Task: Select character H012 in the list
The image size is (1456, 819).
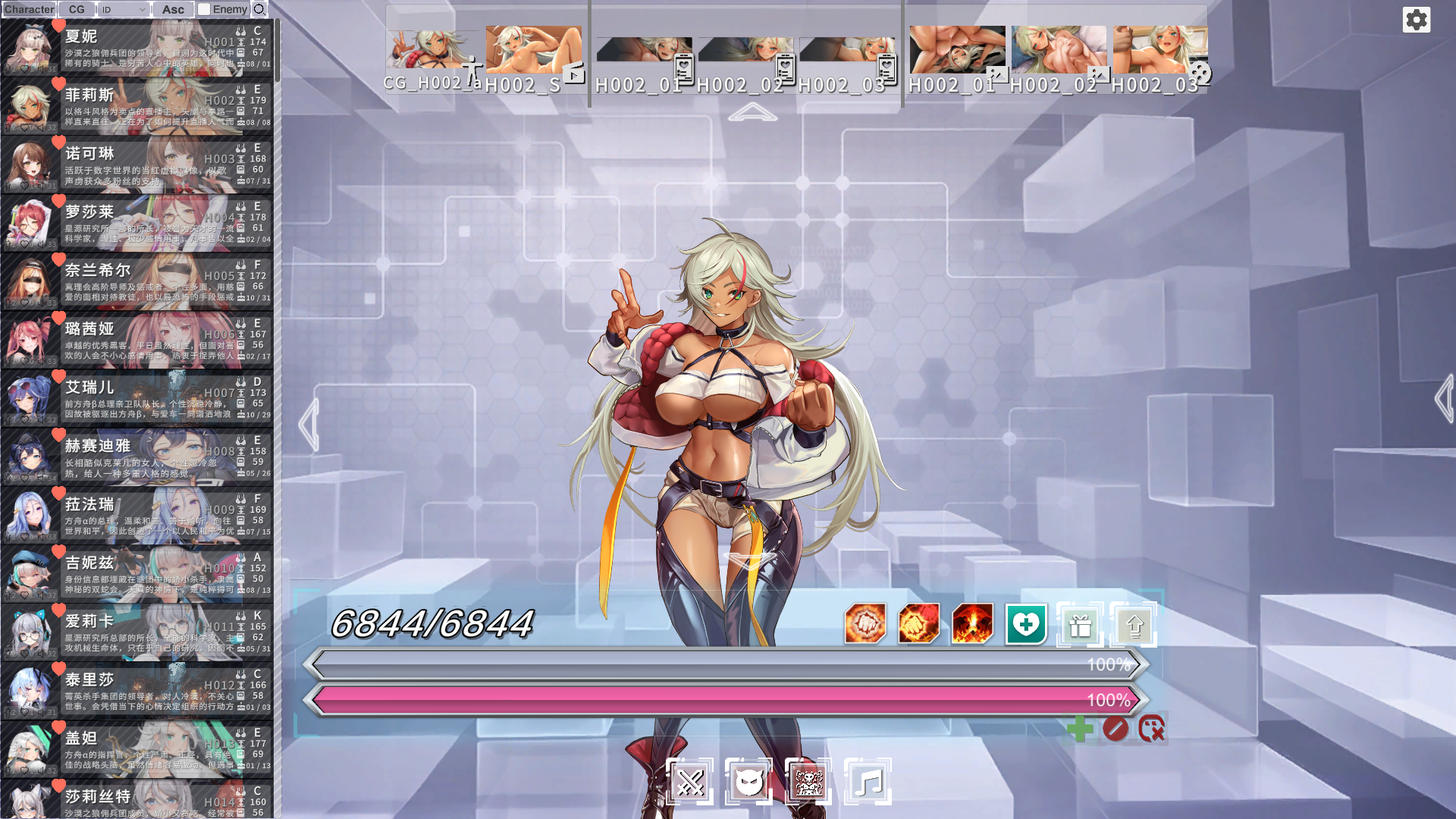Action: coord(137,691)
